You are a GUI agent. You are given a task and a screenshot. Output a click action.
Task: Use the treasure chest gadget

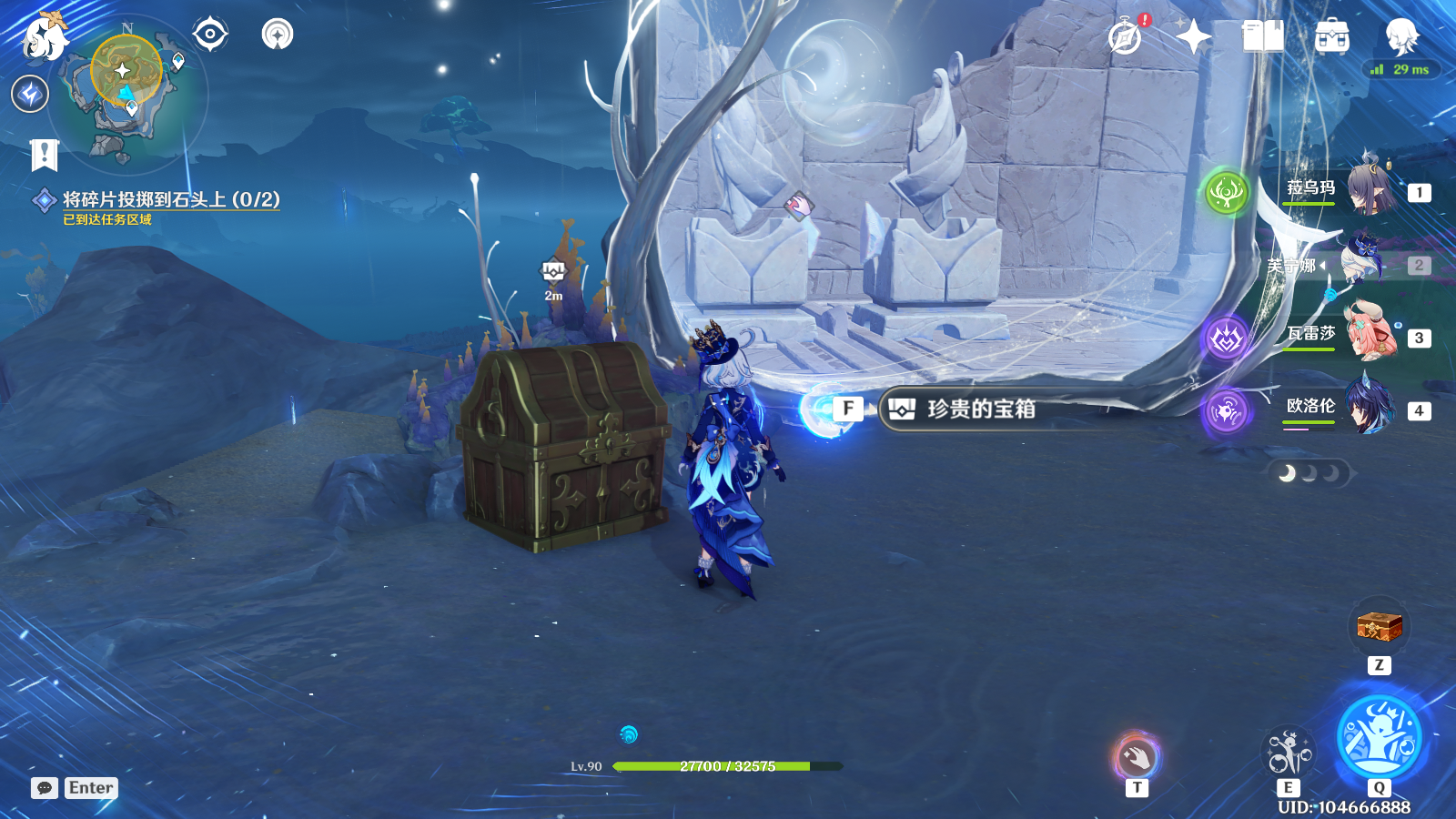click(x=1379, y=627)
